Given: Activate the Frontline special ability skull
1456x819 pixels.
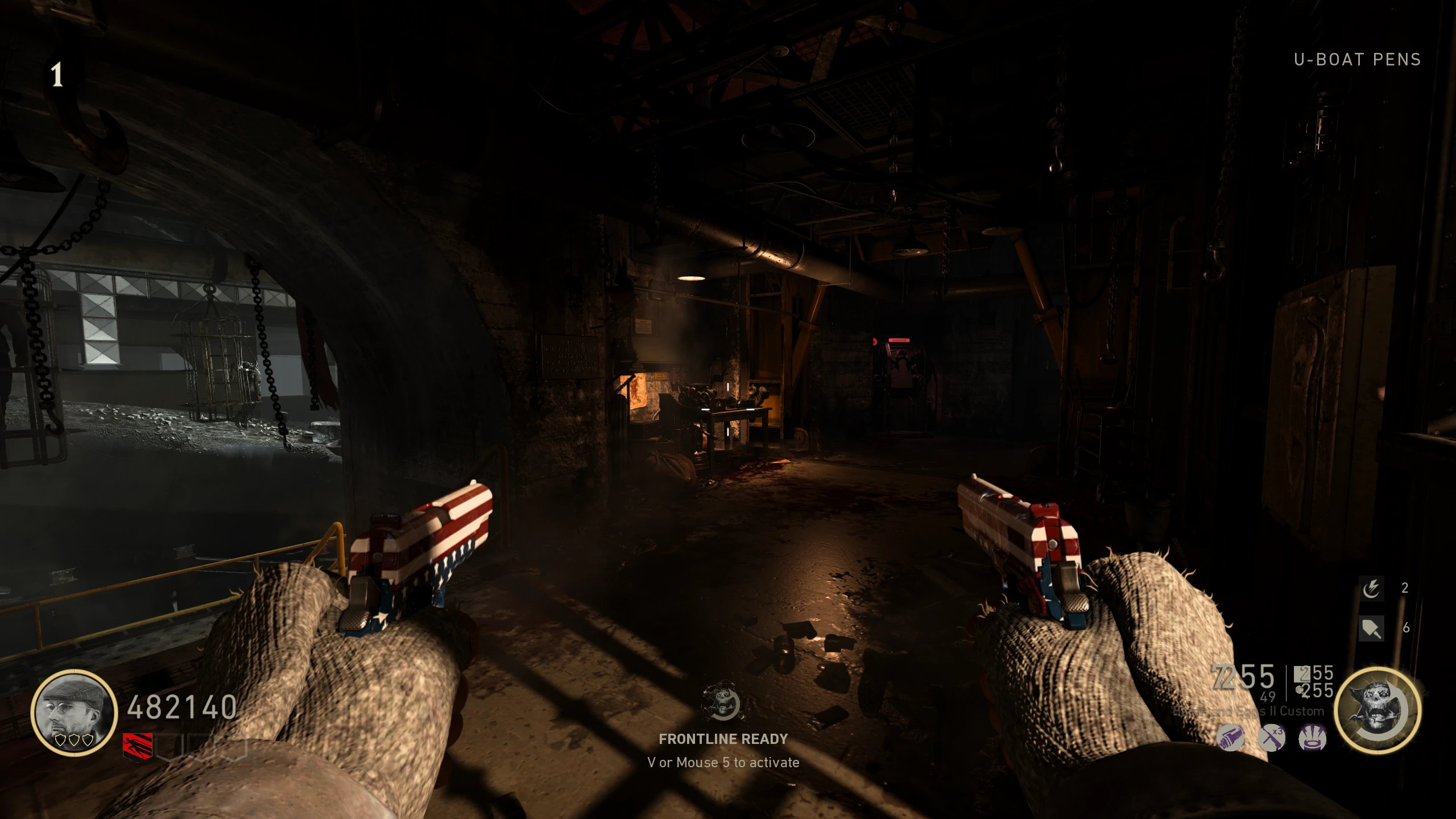Looking at the screenshot, I should coord(1378,710).
